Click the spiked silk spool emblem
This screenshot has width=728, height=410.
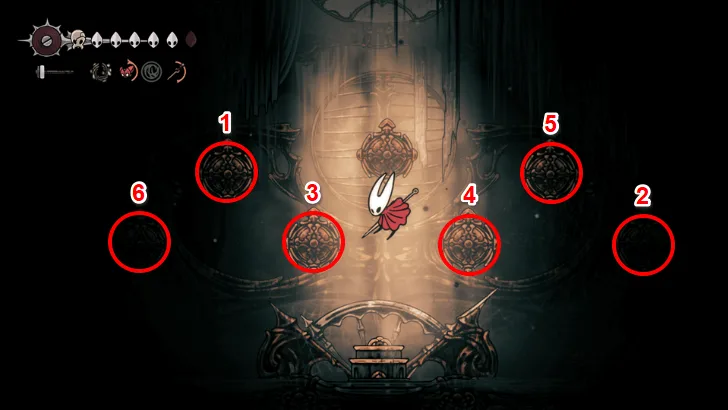click(45, 40)
